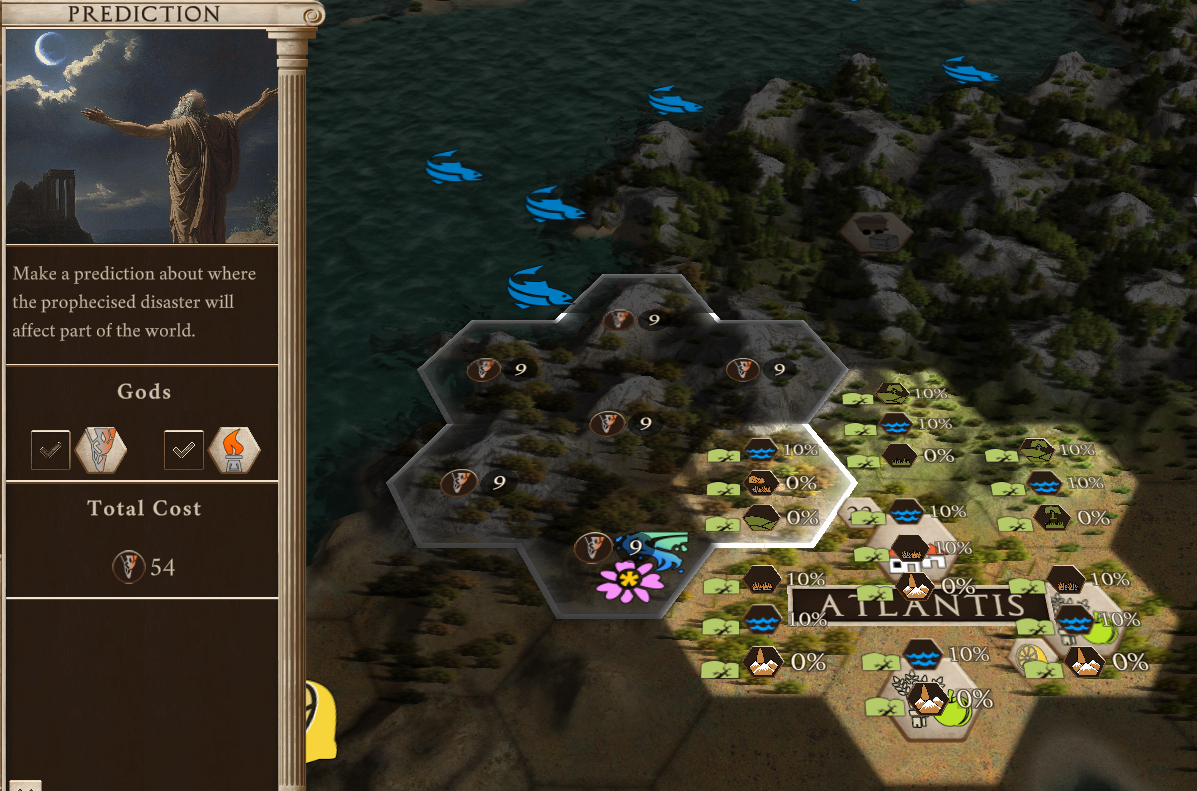Select the flame brazier god hexagon icon
The image size is (1197, 791).
tap(234, 450)
